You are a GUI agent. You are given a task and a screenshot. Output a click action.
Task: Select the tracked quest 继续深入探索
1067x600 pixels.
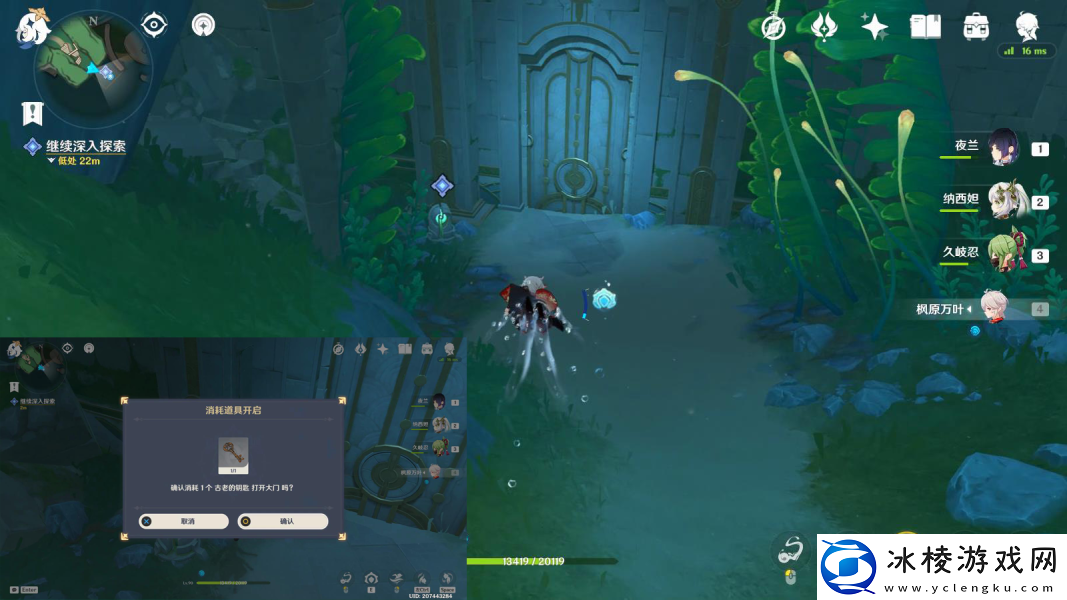pos(86,146)
